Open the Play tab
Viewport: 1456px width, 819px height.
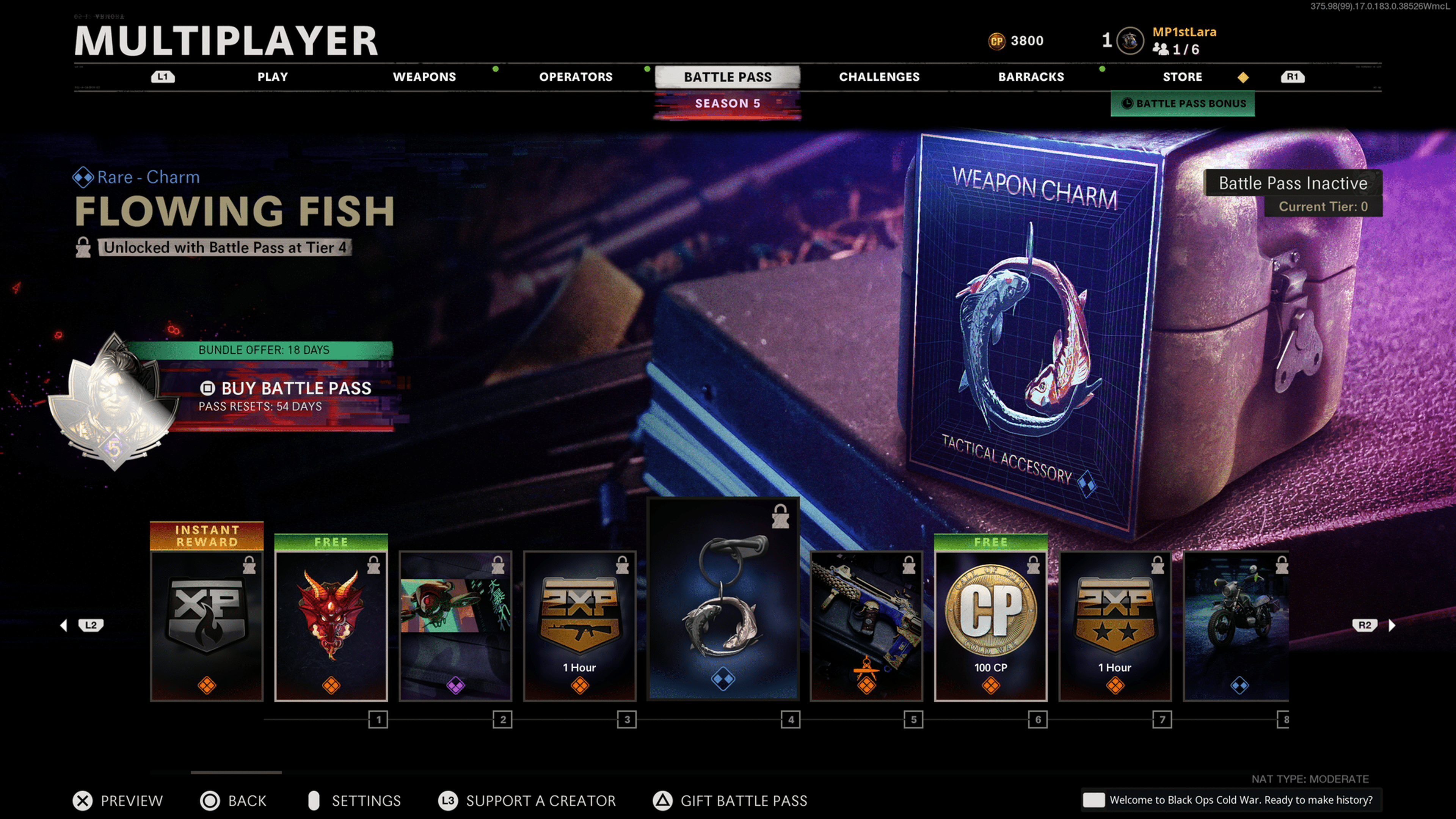point(273,77)
